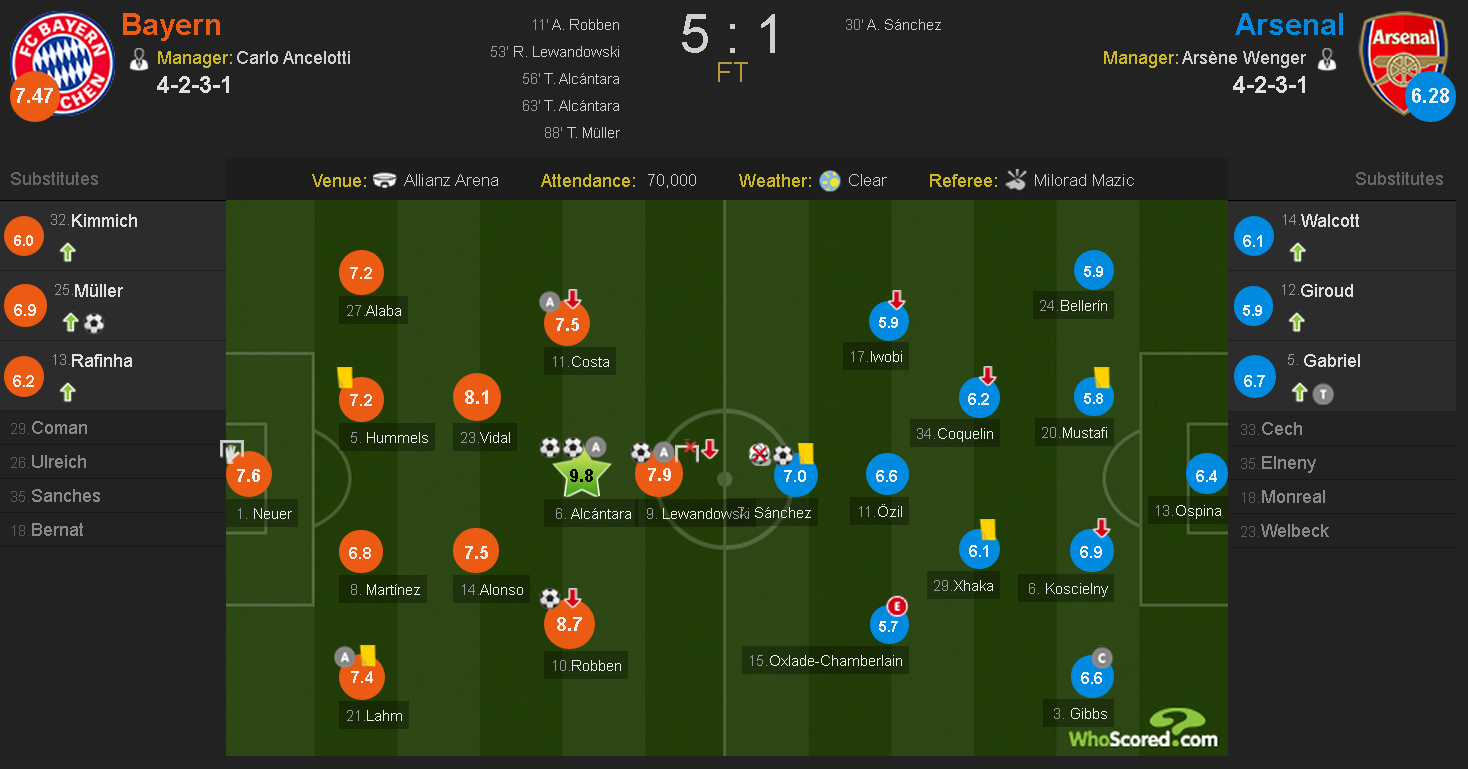Click Lewandowski's woodwork-hit goalpost icon
The height and width of the screenshot is (769, 1468).
point(688,450)
